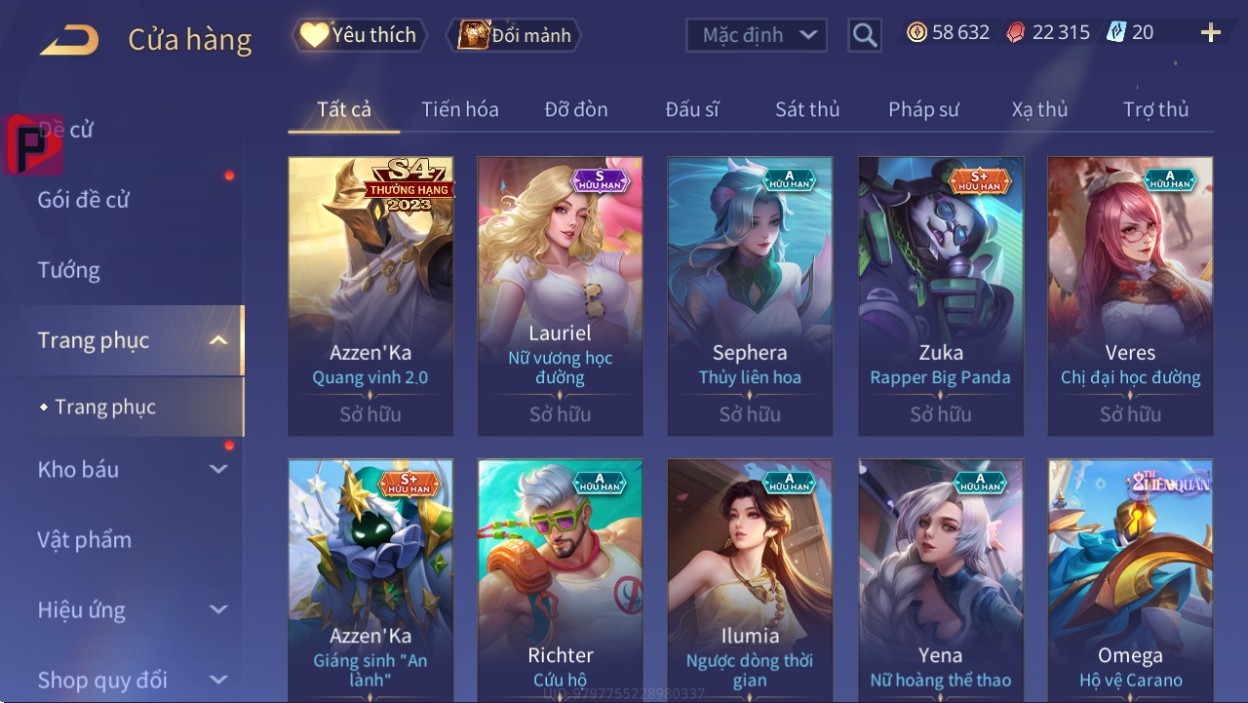Expand the Kho báu menu
The width and height of the screenshot is (1248, 703).
[132, 469]
